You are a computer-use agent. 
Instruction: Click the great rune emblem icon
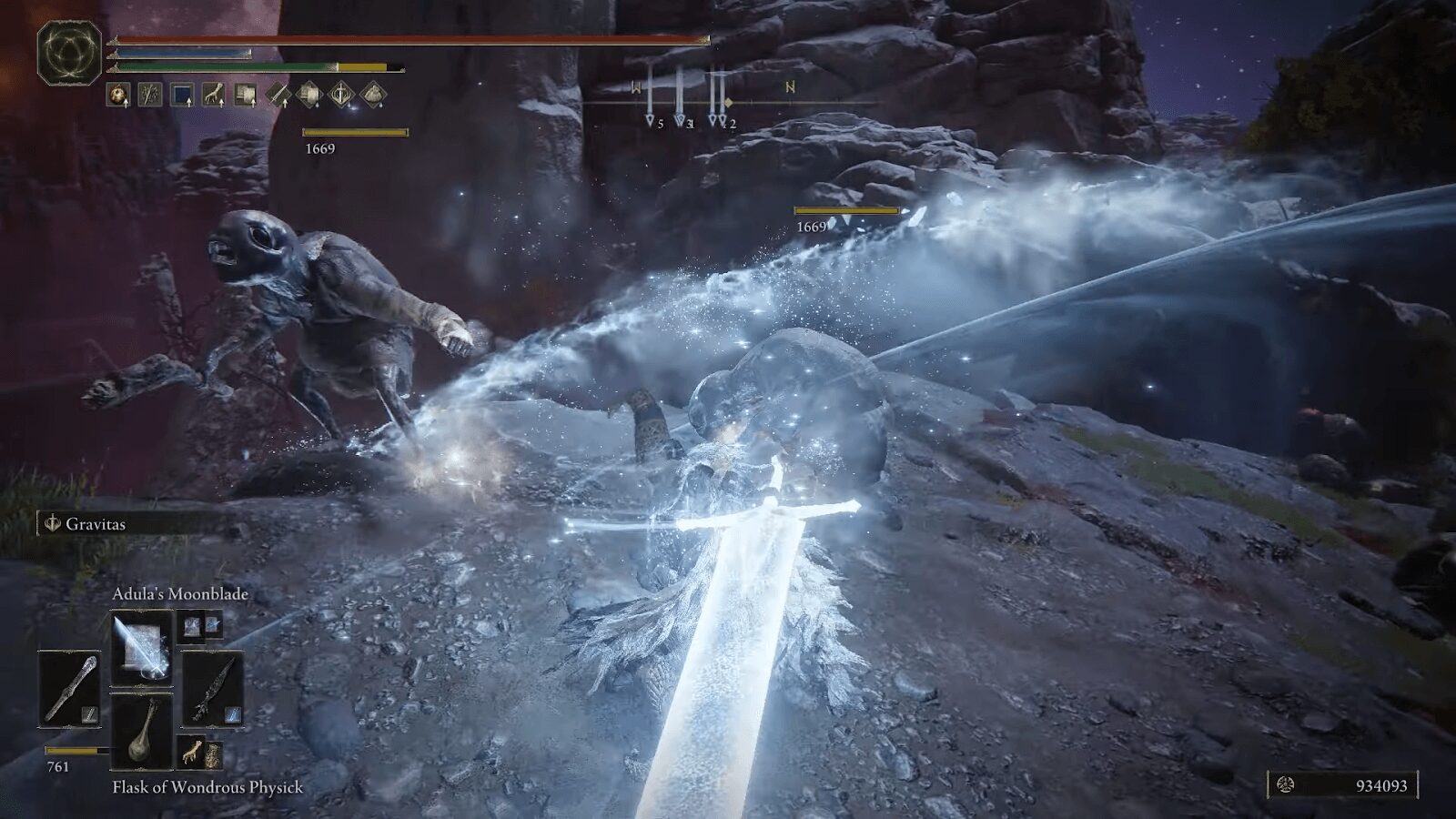pos(69,53)
